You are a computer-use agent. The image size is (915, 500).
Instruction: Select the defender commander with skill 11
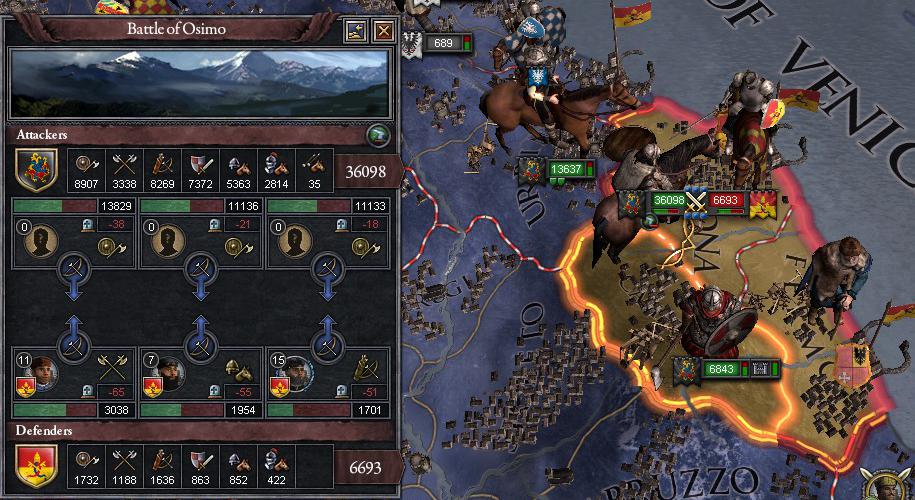click(41, 371)
